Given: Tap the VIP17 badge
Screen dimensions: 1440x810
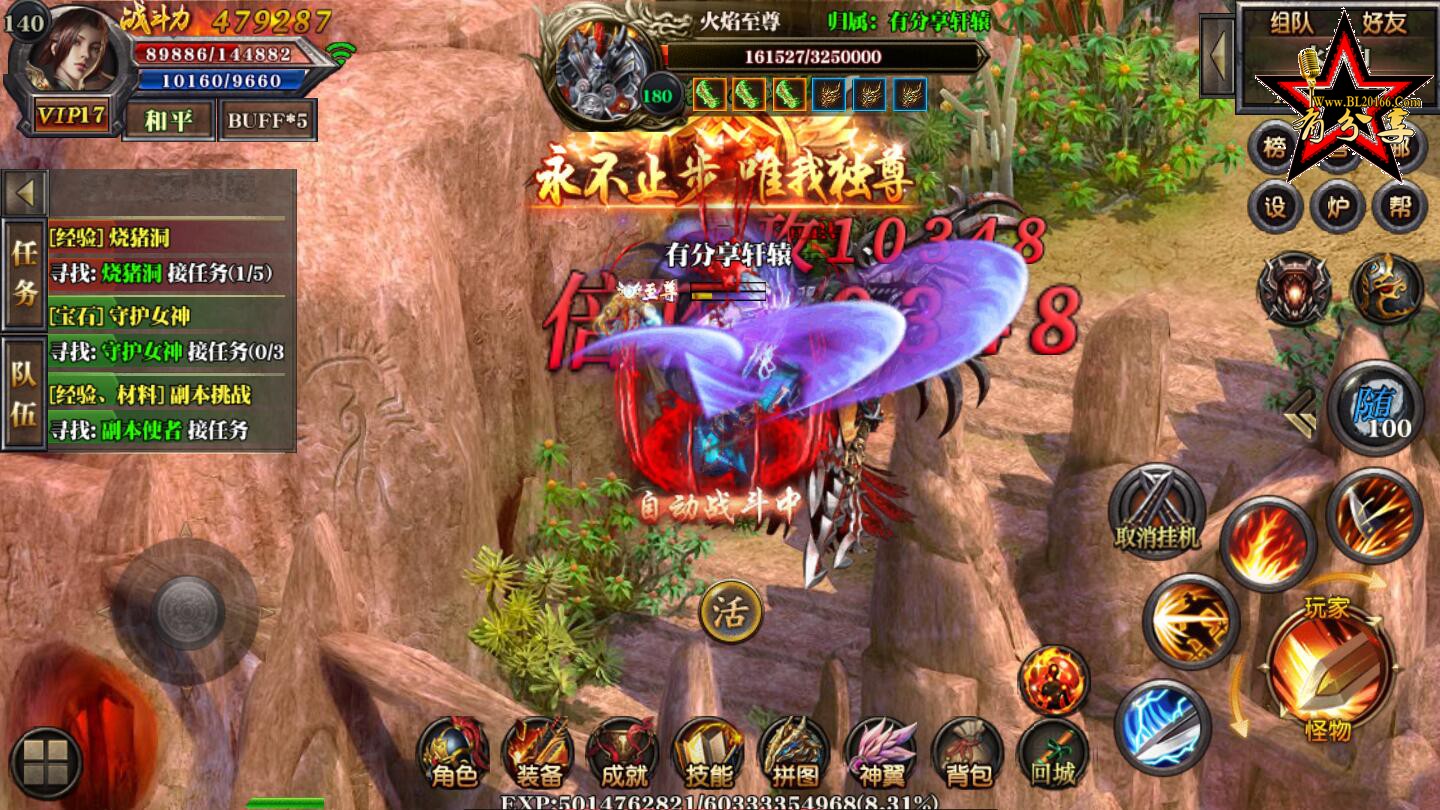Looking at the screenshot, I should click(71, 116).
